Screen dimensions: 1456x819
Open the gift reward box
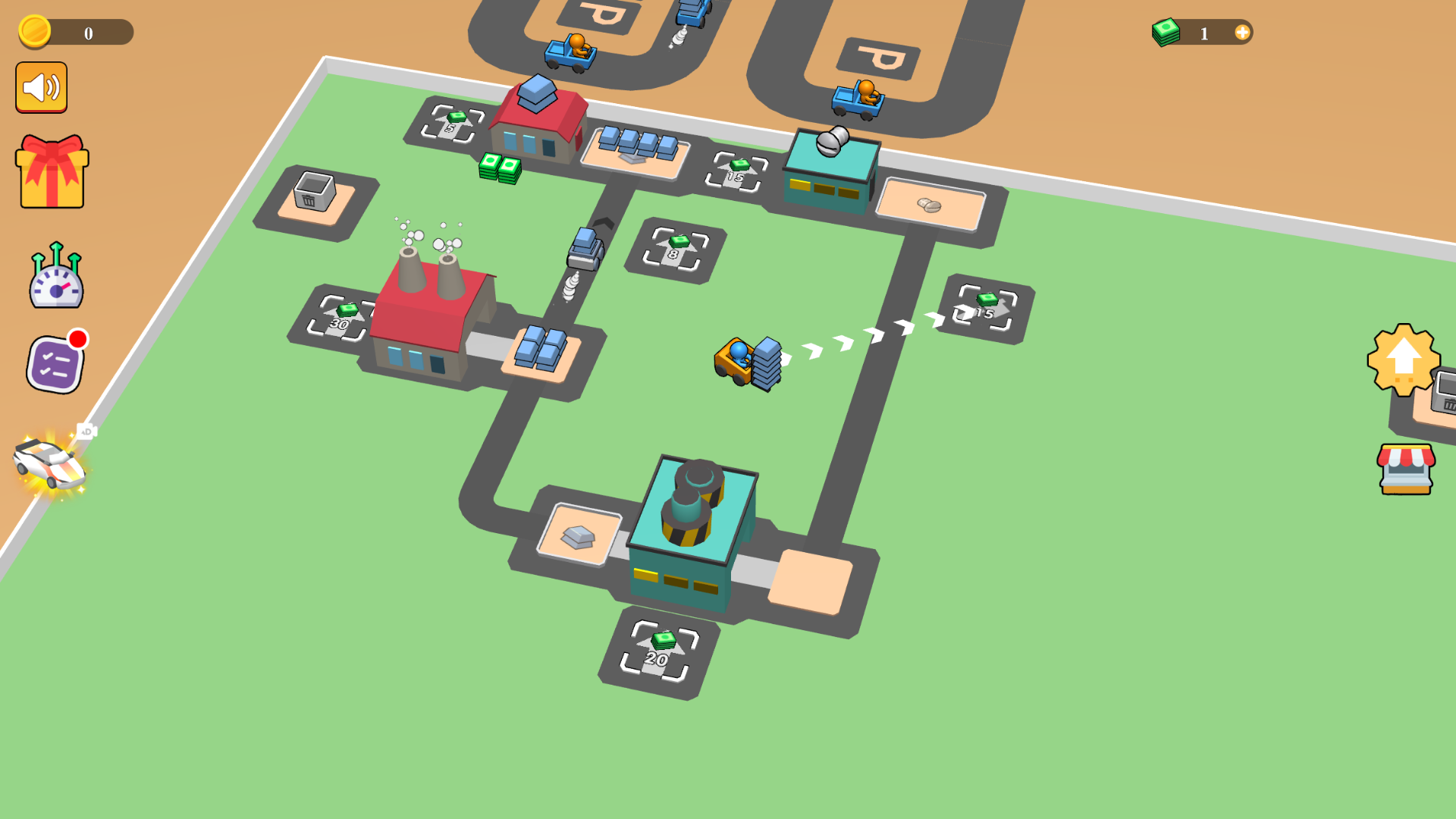point(50,171)
